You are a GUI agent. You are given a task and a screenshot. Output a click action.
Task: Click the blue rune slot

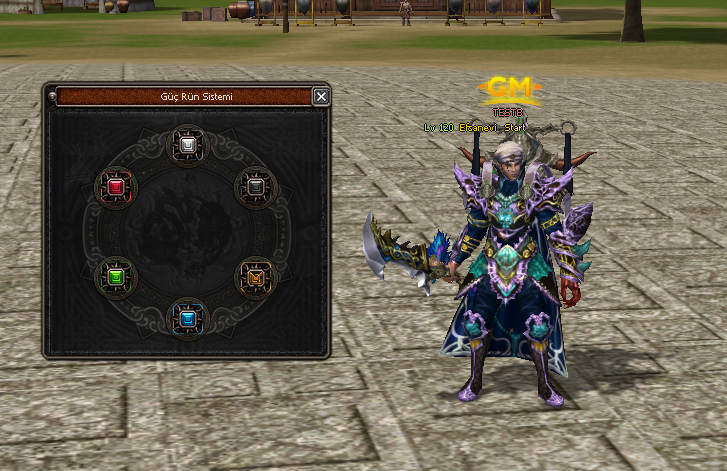click(186, 319)
